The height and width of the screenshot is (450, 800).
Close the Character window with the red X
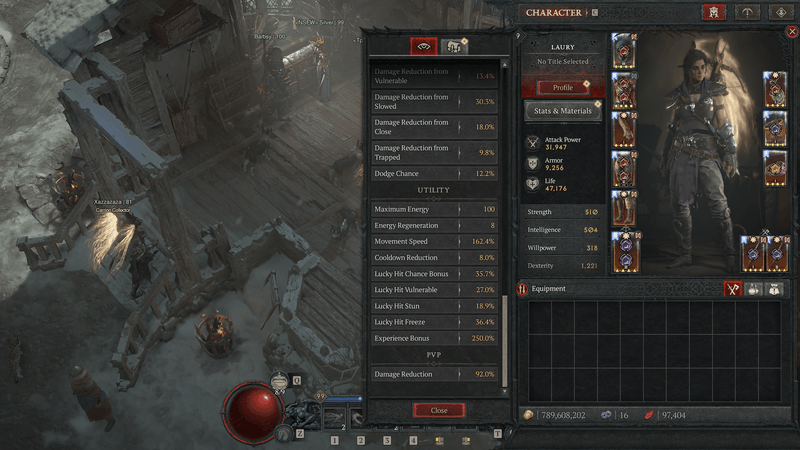(792, 32)
